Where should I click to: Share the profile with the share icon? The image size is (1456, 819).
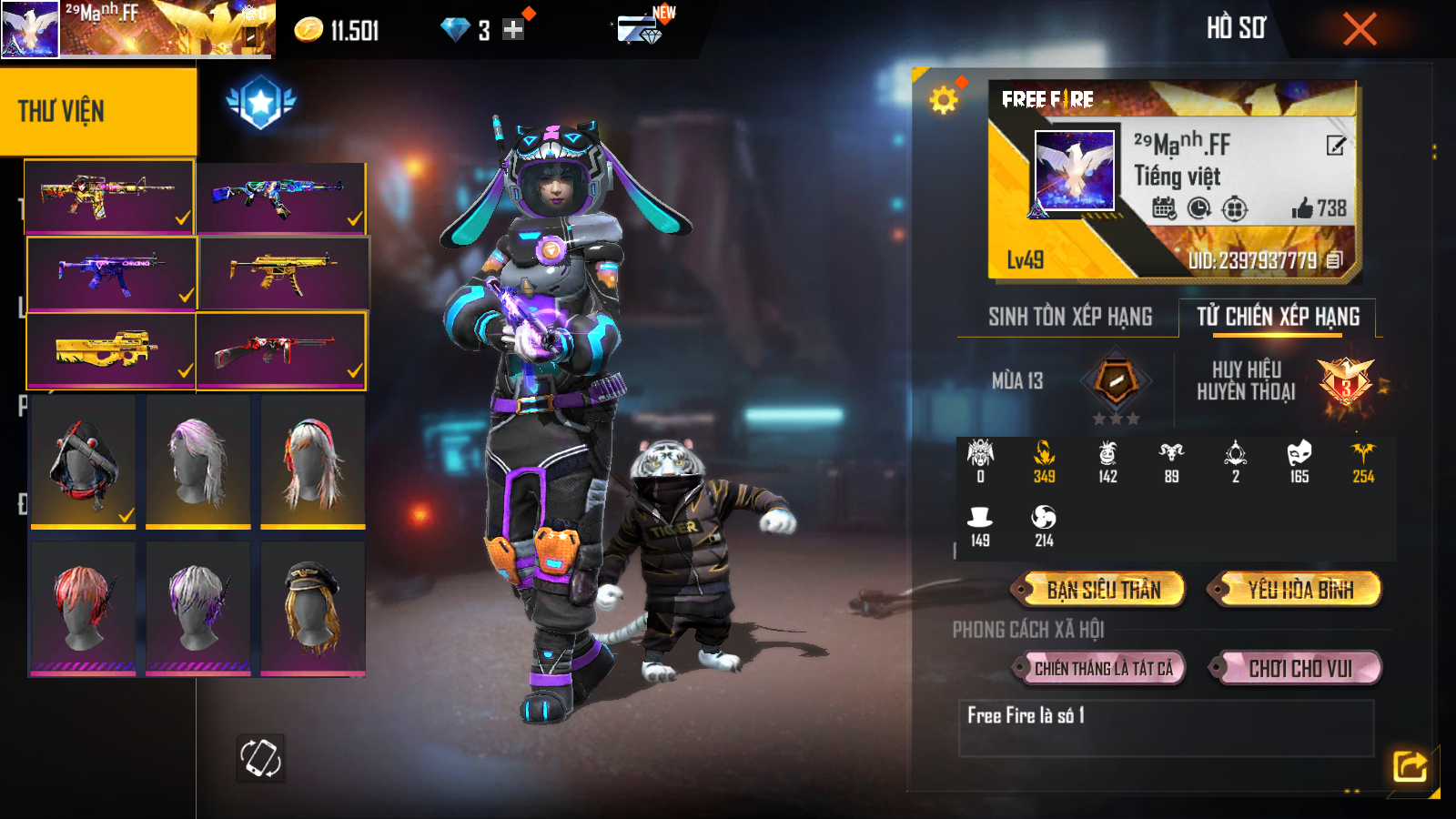[1410, 766]
